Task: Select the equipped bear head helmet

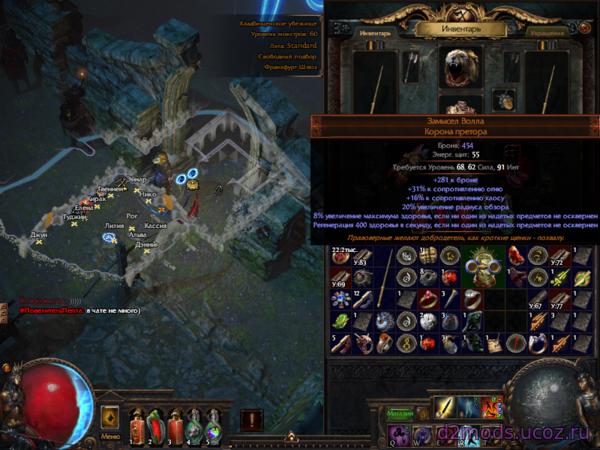Action: point(461,67)
